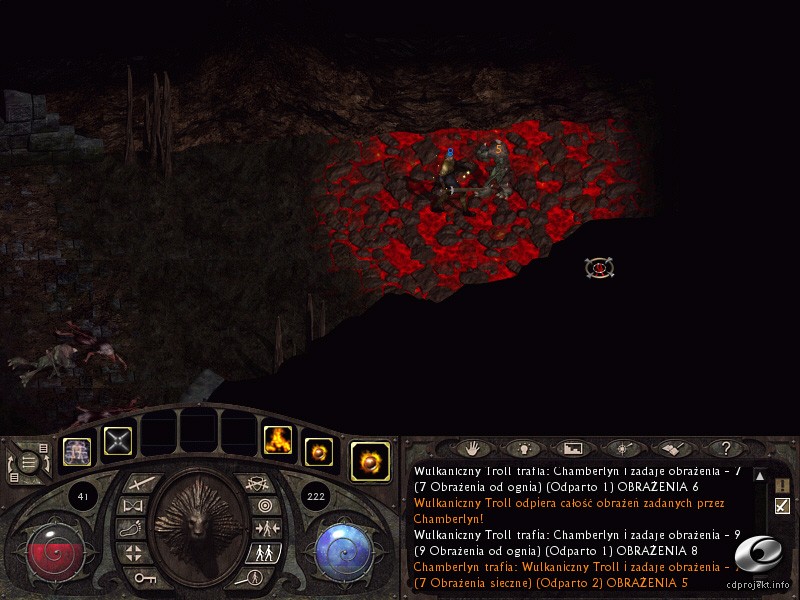Toggle the exclamation mark log filter
The height and width of the screenshot is (600, 800).
(x=782, y=486)
